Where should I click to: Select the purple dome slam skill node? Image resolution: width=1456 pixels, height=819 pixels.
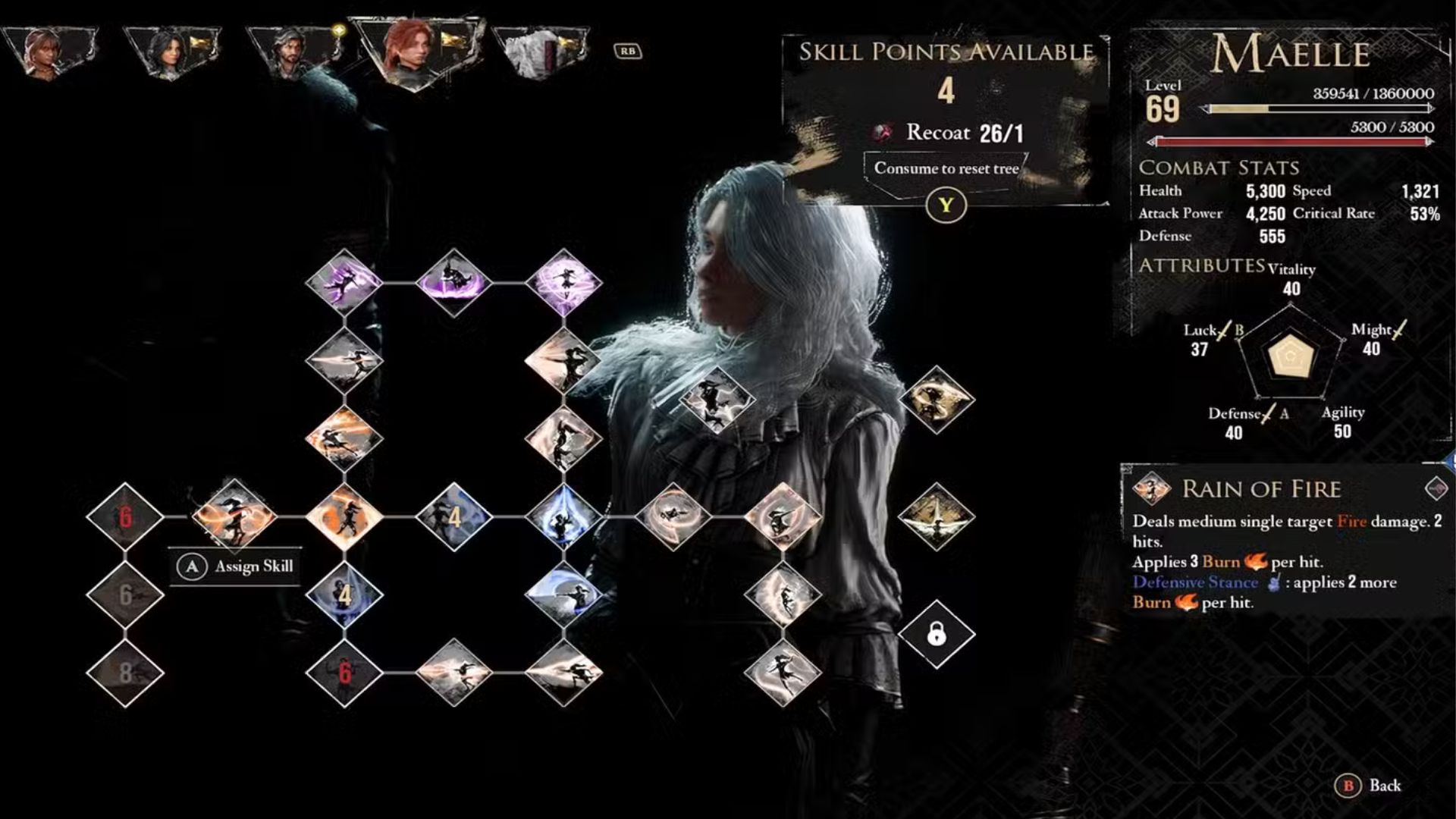click(x=453, y=282)
